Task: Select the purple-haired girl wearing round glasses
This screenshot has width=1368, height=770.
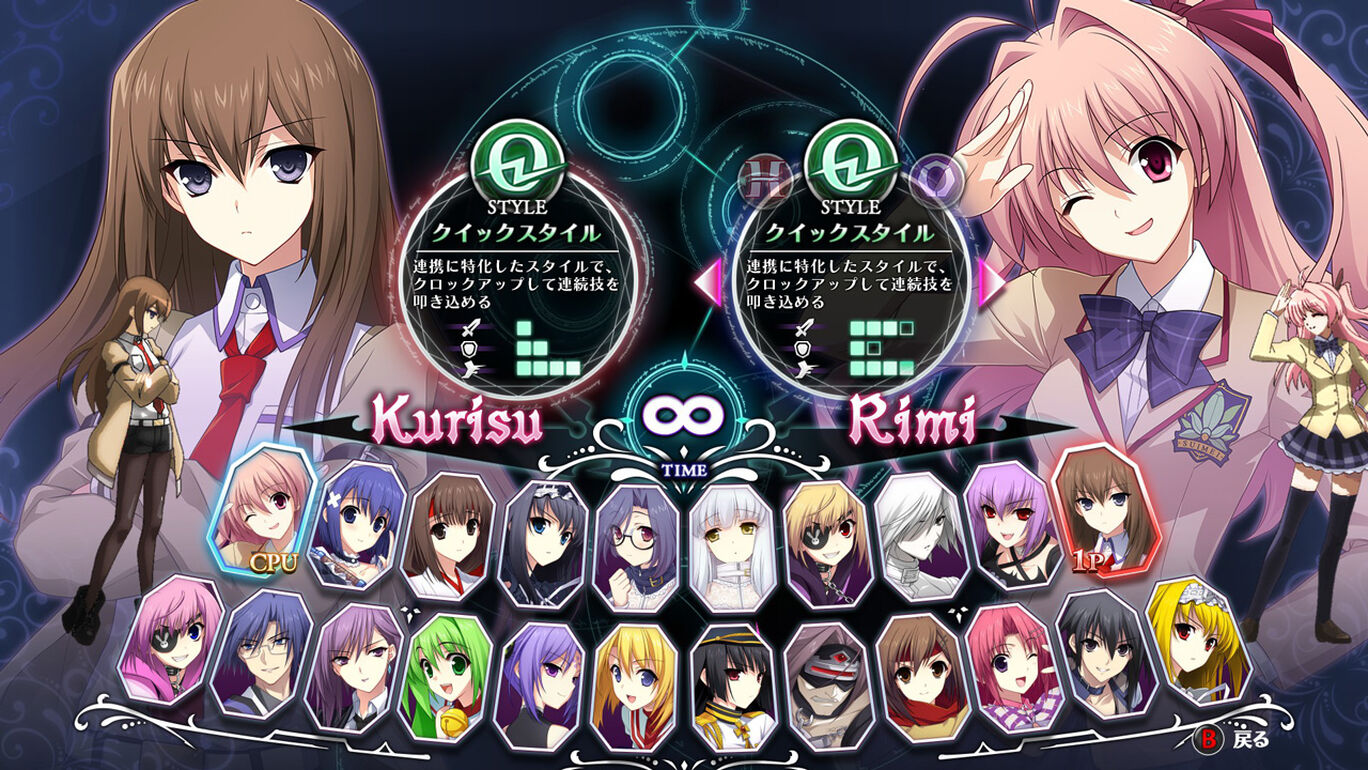Action: (642, 543)
